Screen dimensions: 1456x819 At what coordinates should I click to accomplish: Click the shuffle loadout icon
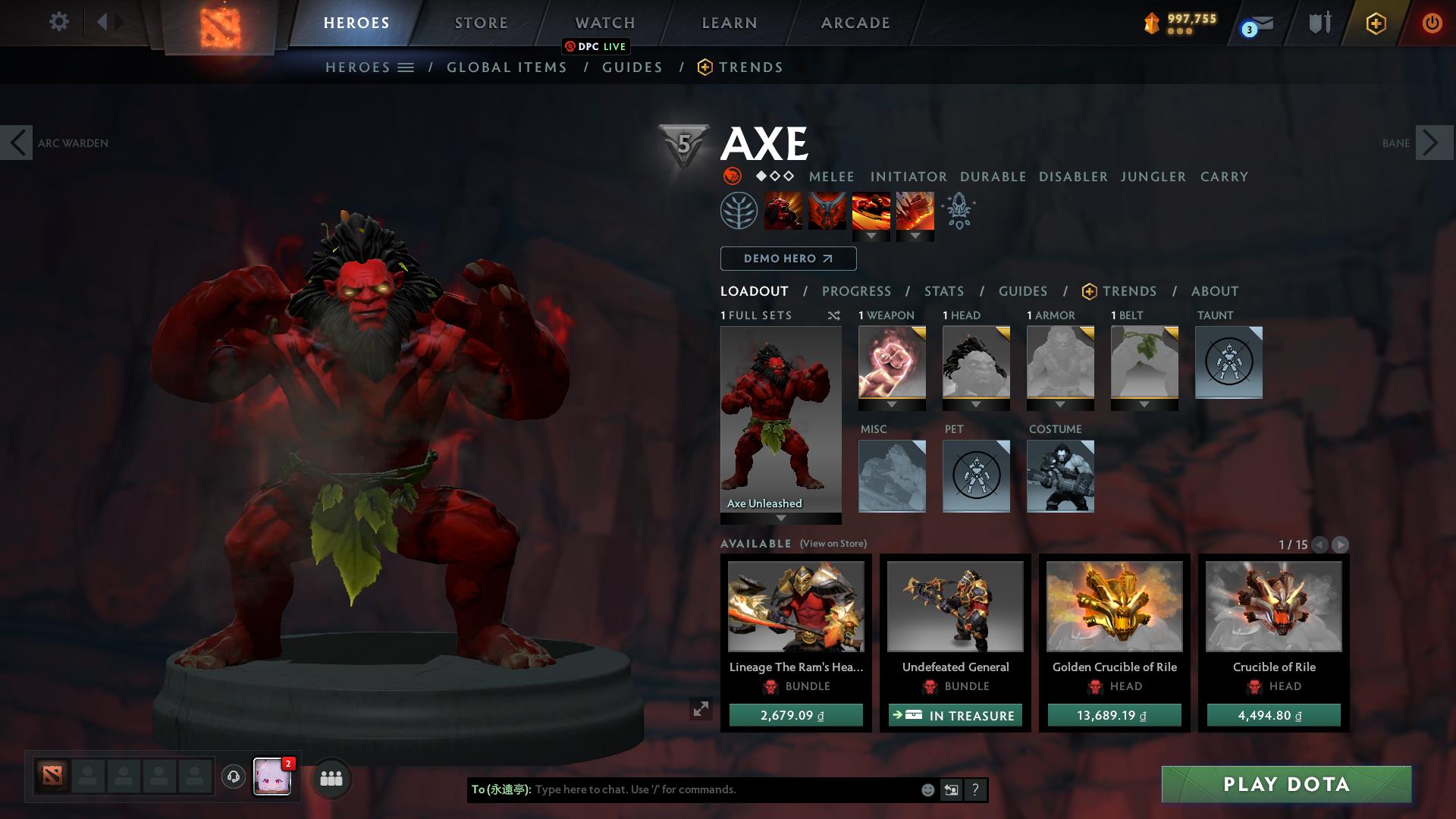pyautogui.click(x=834, y=316)
